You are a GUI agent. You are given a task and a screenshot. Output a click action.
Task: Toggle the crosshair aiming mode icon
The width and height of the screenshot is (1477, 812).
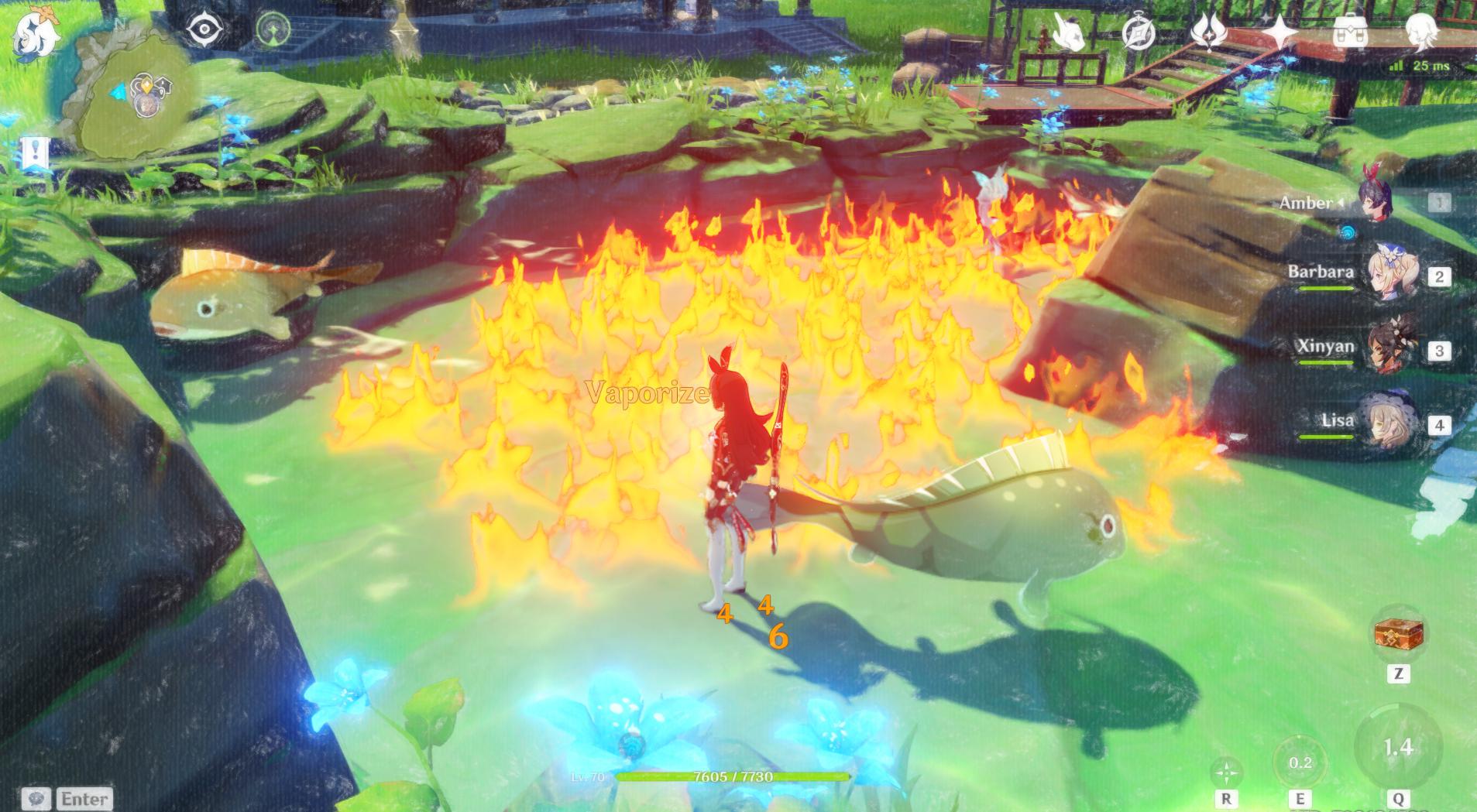coord(1226,772)
